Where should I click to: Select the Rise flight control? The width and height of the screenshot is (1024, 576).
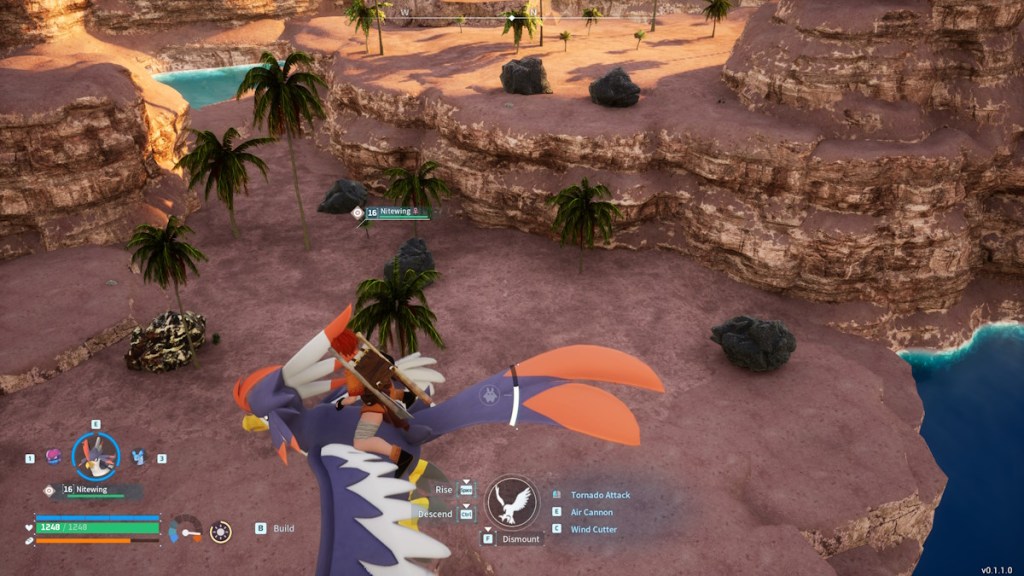[x=444, y=490]
